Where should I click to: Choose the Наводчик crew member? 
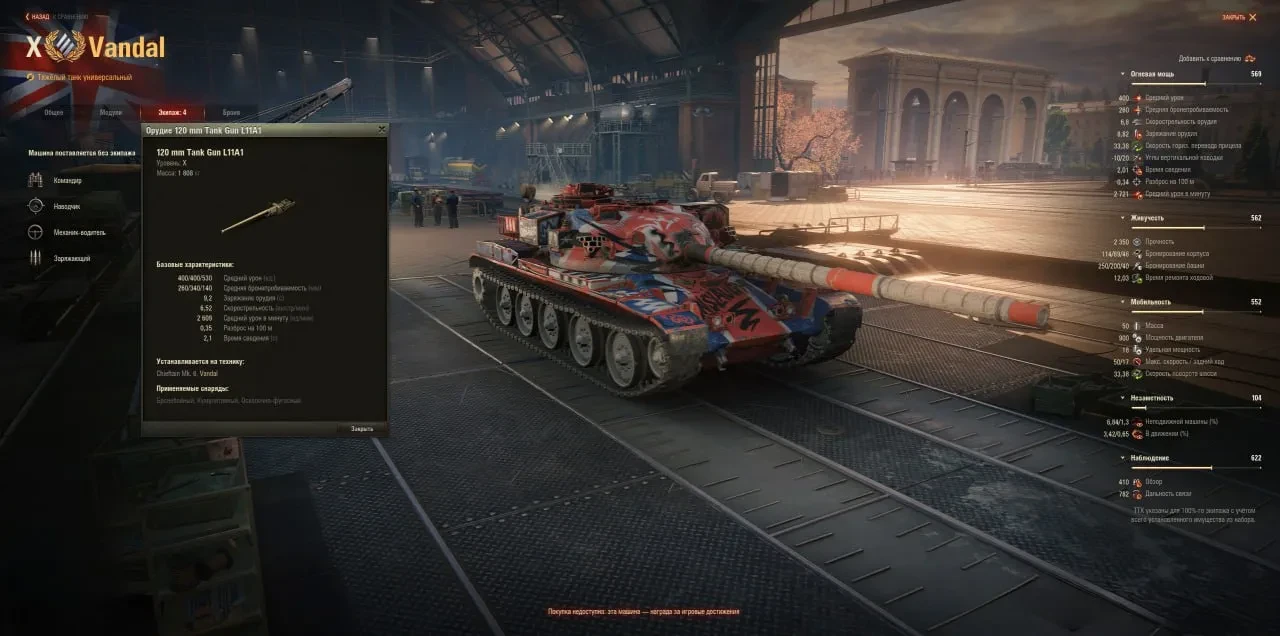click(68, 206)
